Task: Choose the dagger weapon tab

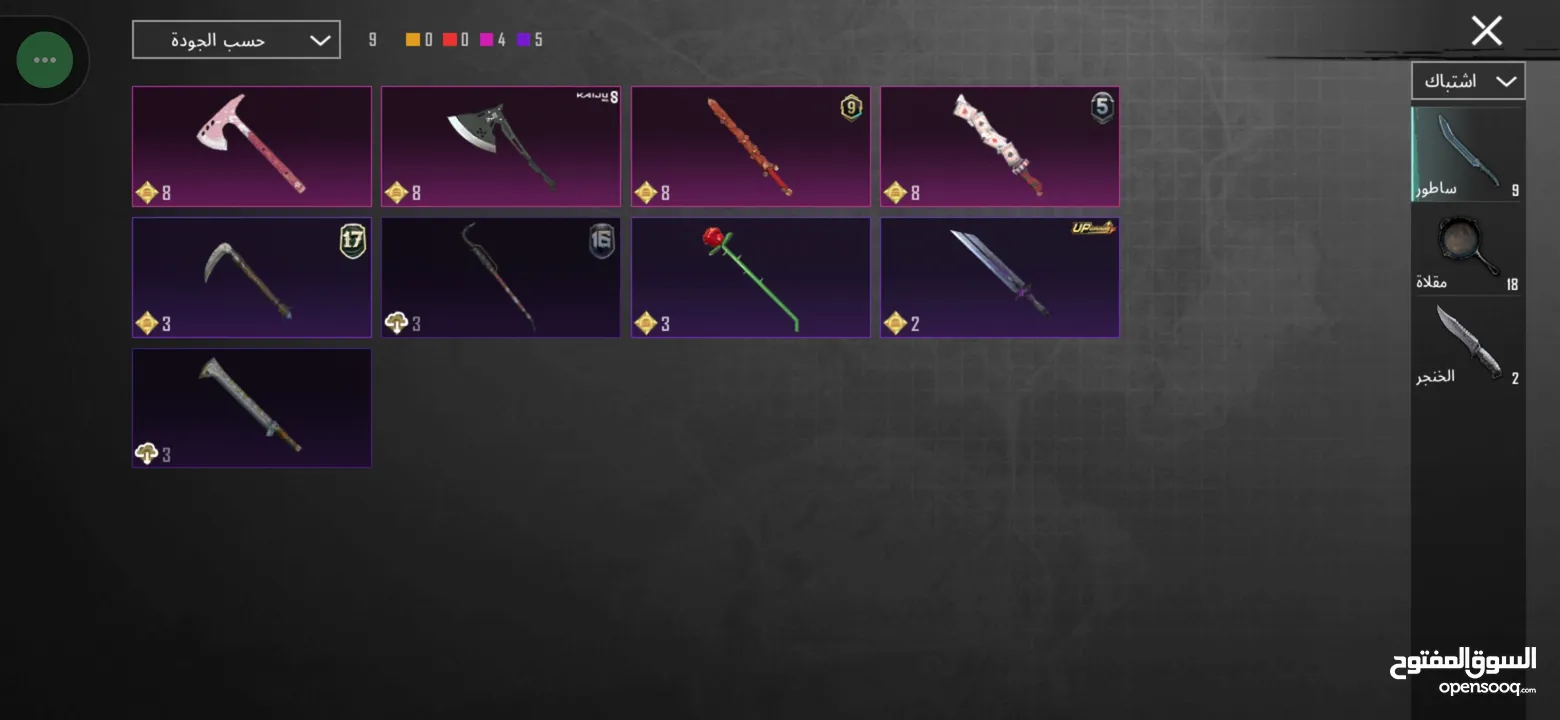Action: coord(1467,345)
